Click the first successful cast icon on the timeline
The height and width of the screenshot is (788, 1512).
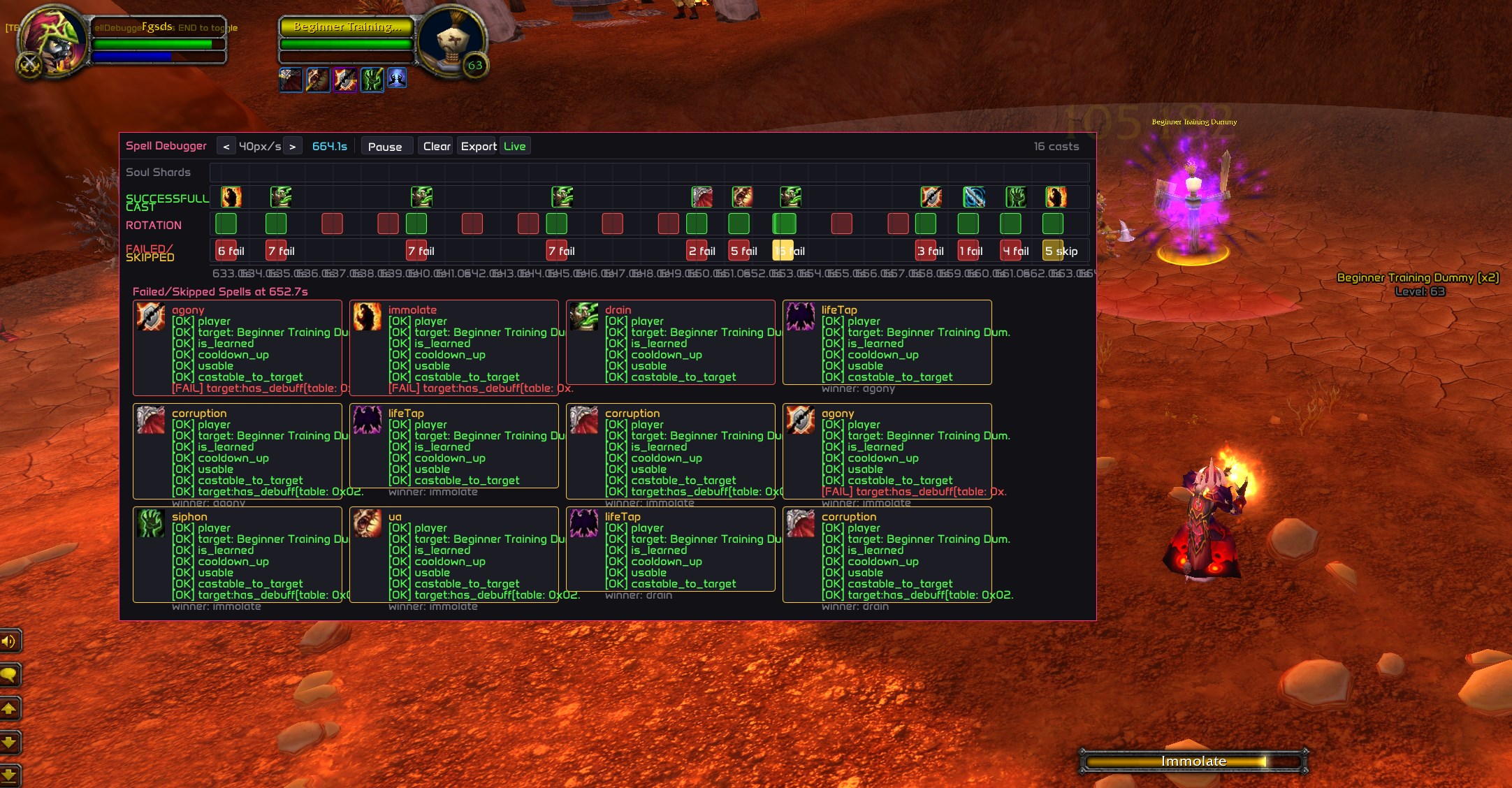pos(231,197)
